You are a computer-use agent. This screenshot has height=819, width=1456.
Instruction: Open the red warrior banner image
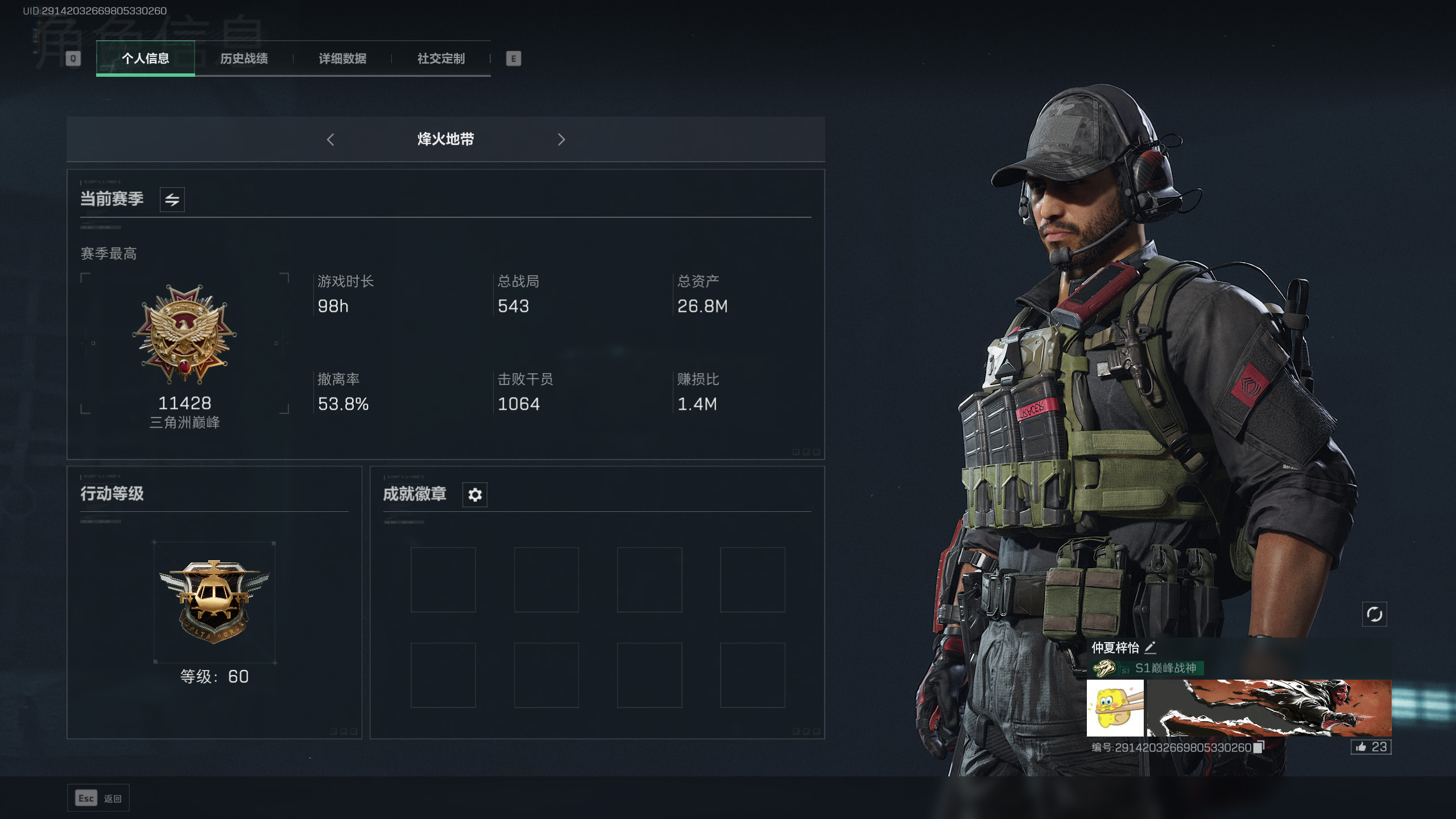(x=1269, y=708)
